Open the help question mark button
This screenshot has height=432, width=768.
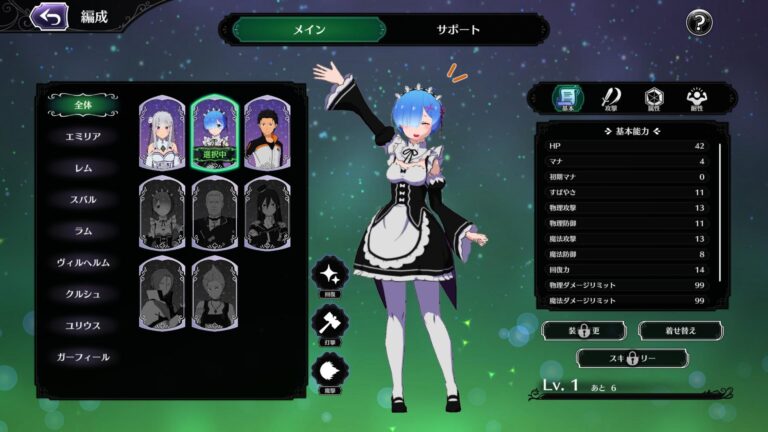click(x=699, y=23)
